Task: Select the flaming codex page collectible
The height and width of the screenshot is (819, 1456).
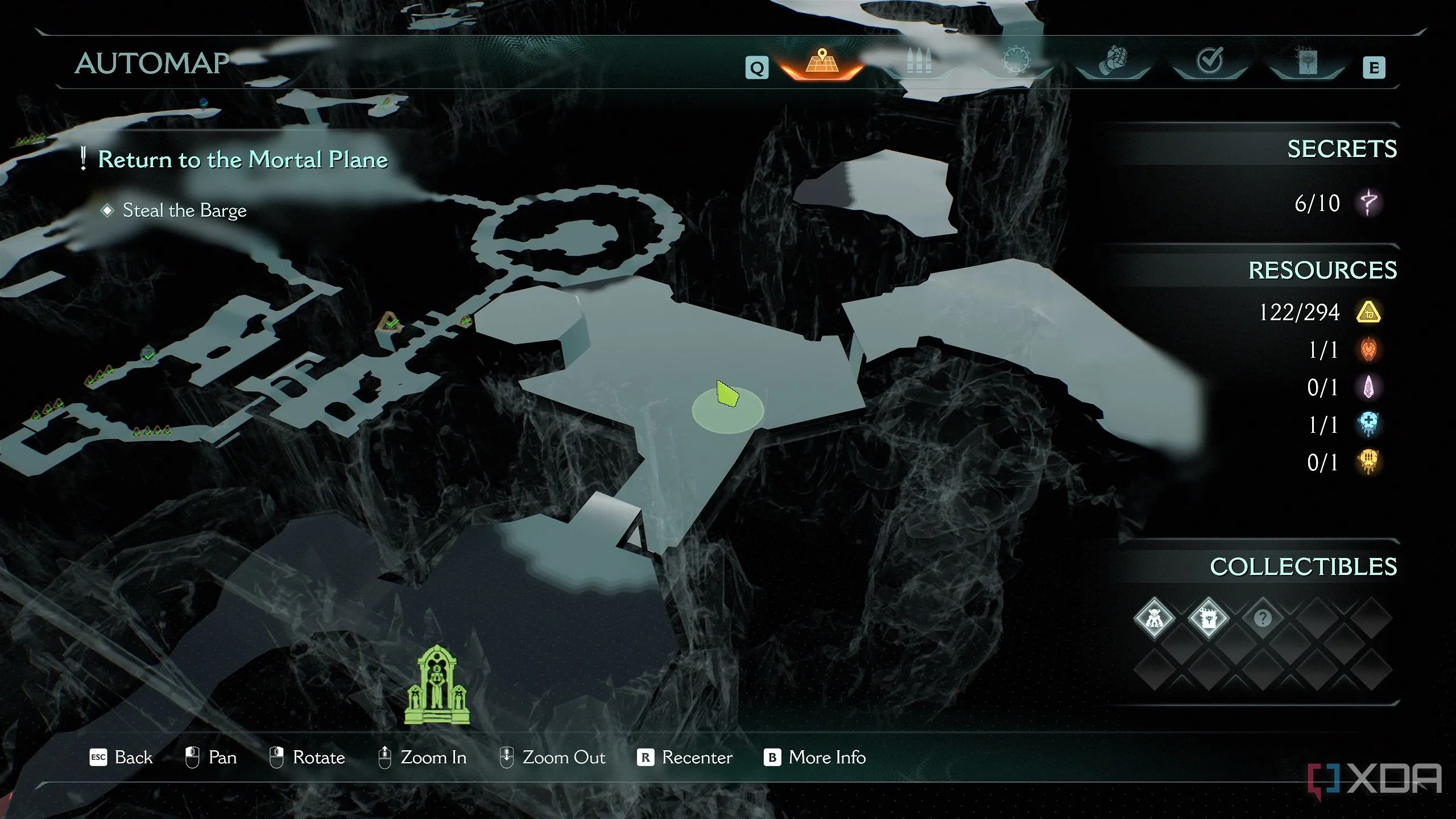Action: tap(1208, 618)
